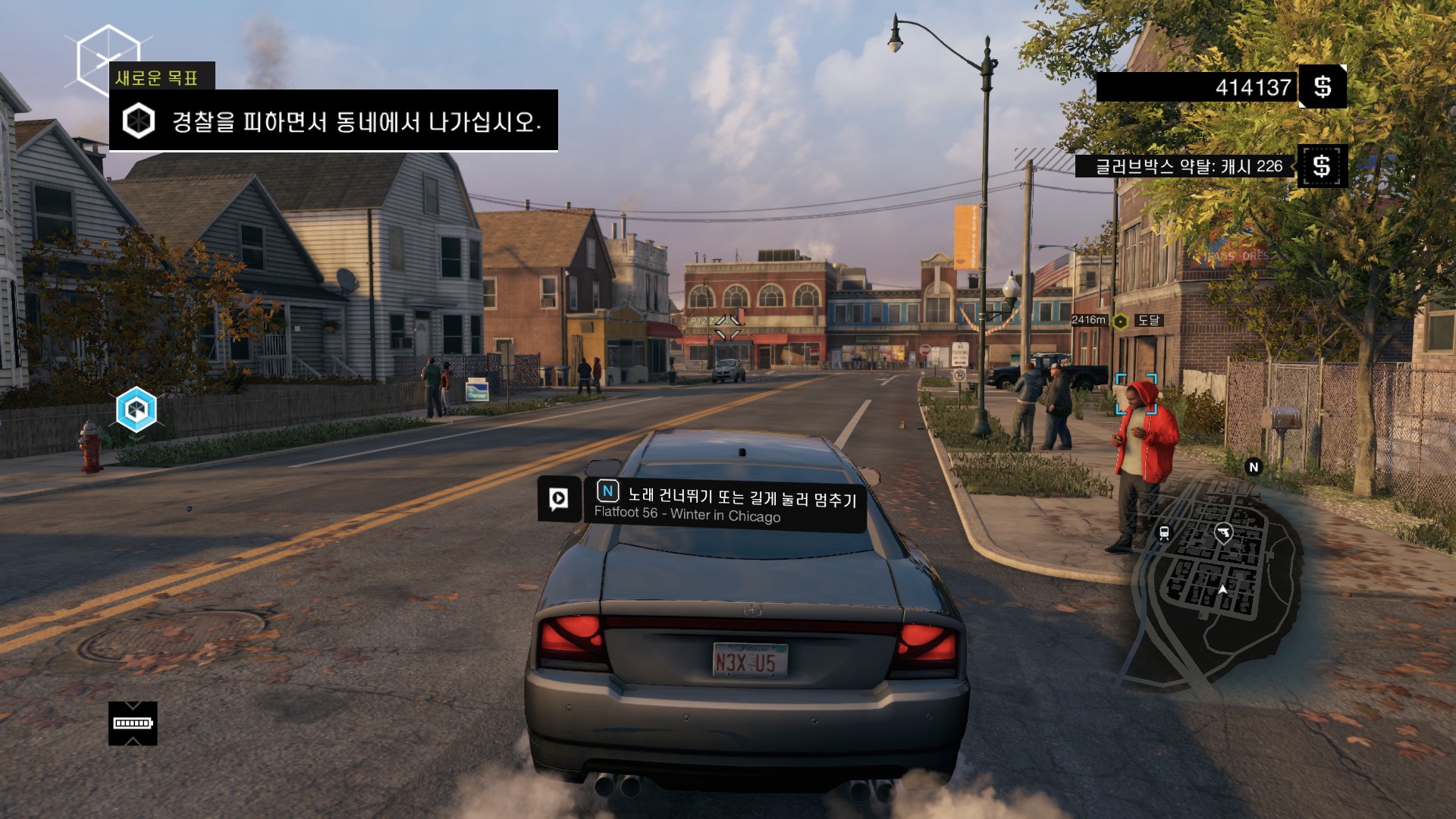Select the train station marker on the minimap
The image size is (1456, 819).
(x=1164, y=532)
